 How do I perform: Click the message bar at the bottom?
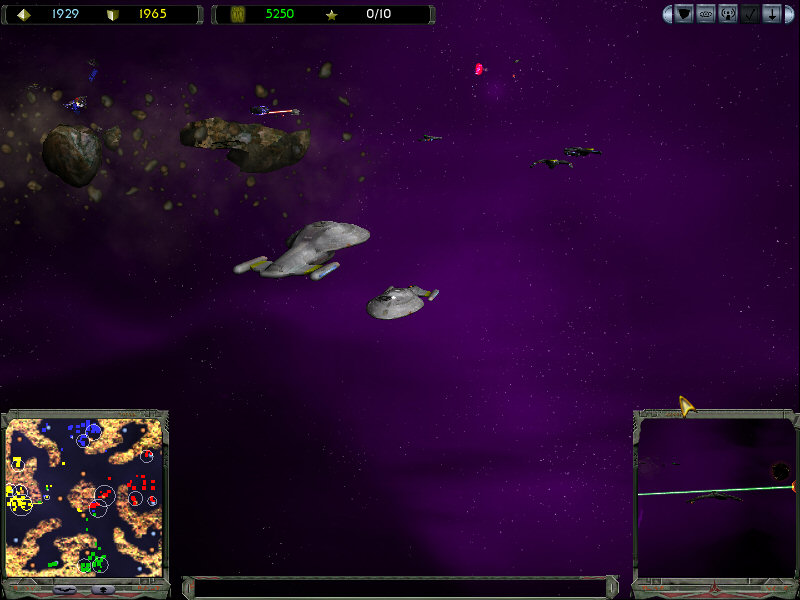click(x=400, y=588)
